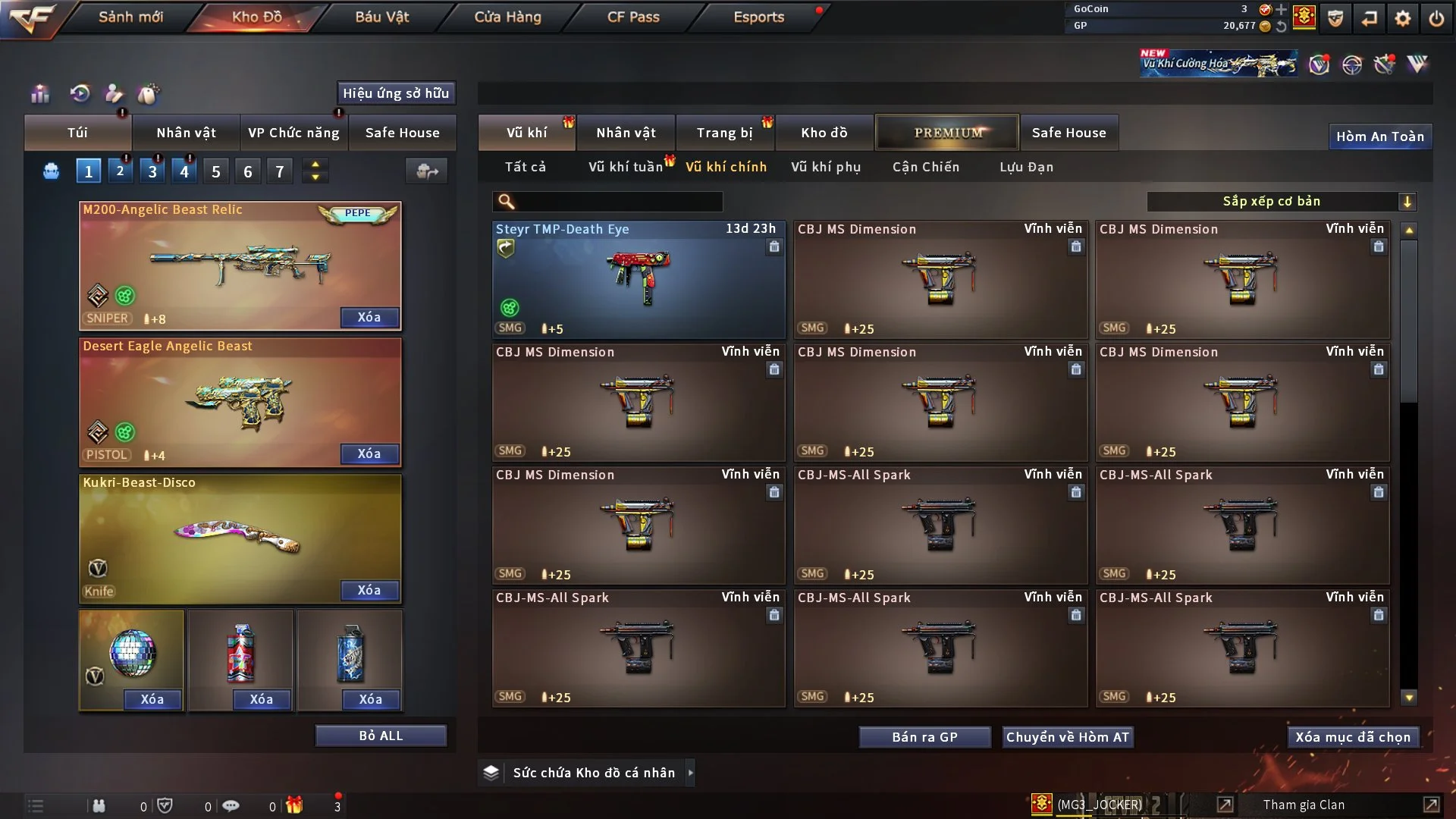Open the Sắp xếp cơ bản sort dropdown
The height and width of the screenshot is (819, 1456).
(x=1281, y=202)
